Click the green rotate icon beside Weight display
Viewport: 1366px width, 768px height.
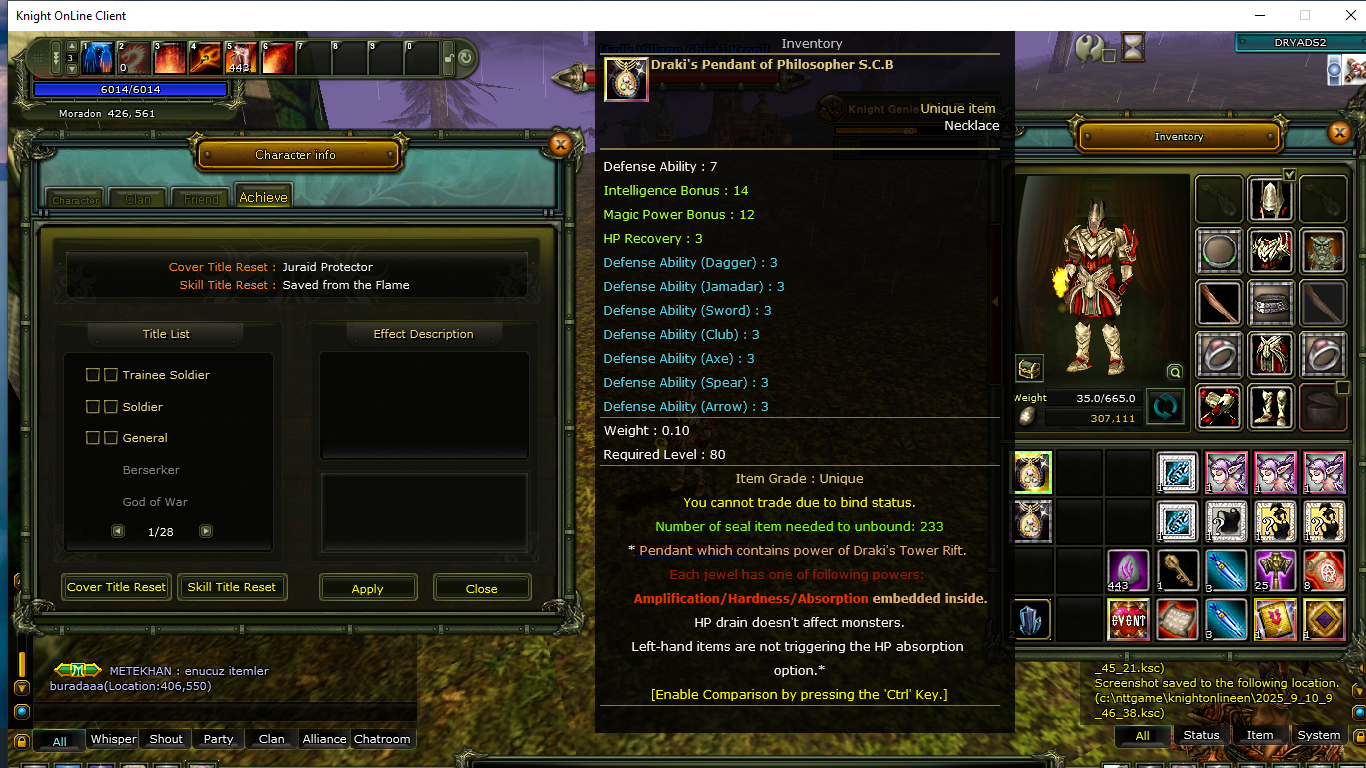[1166, 407]
